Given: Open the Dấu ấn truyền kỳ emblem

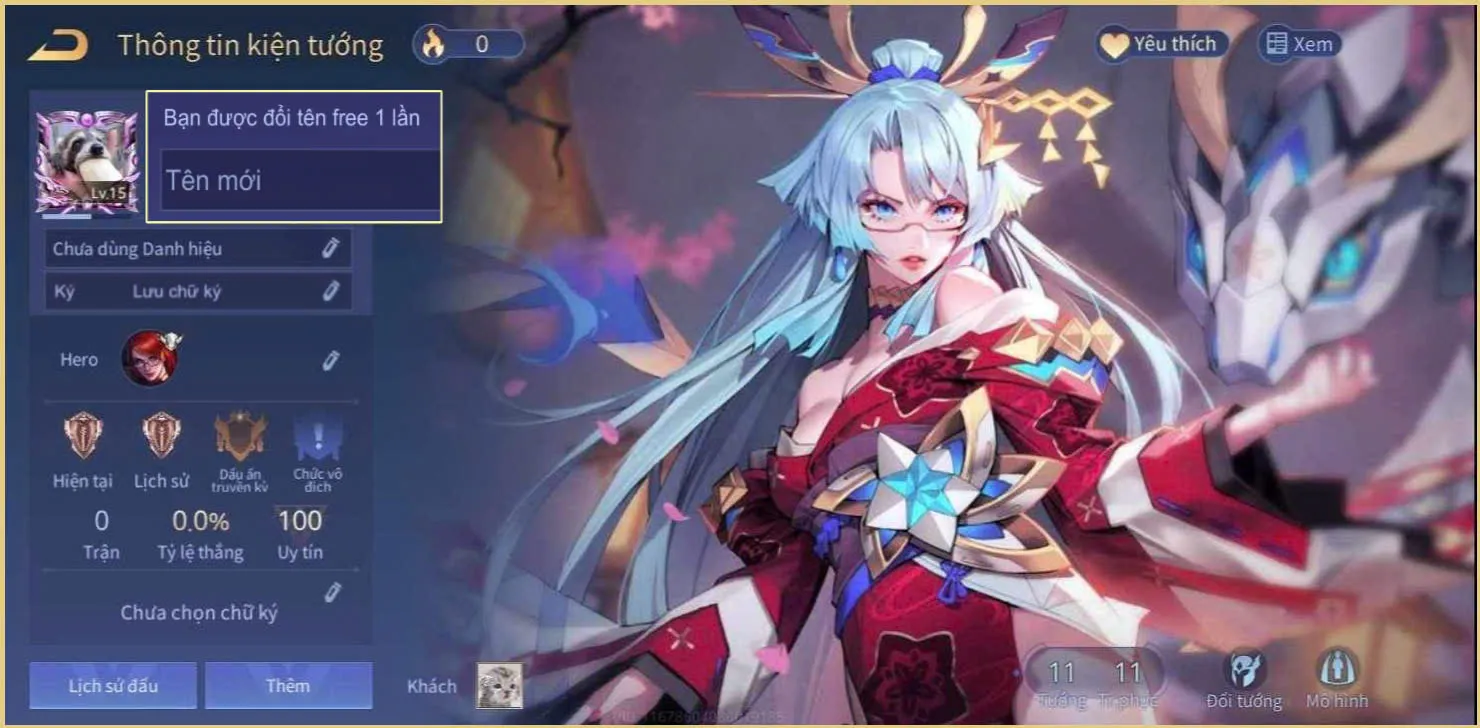Looking at the screenshot, I should 240,435.
